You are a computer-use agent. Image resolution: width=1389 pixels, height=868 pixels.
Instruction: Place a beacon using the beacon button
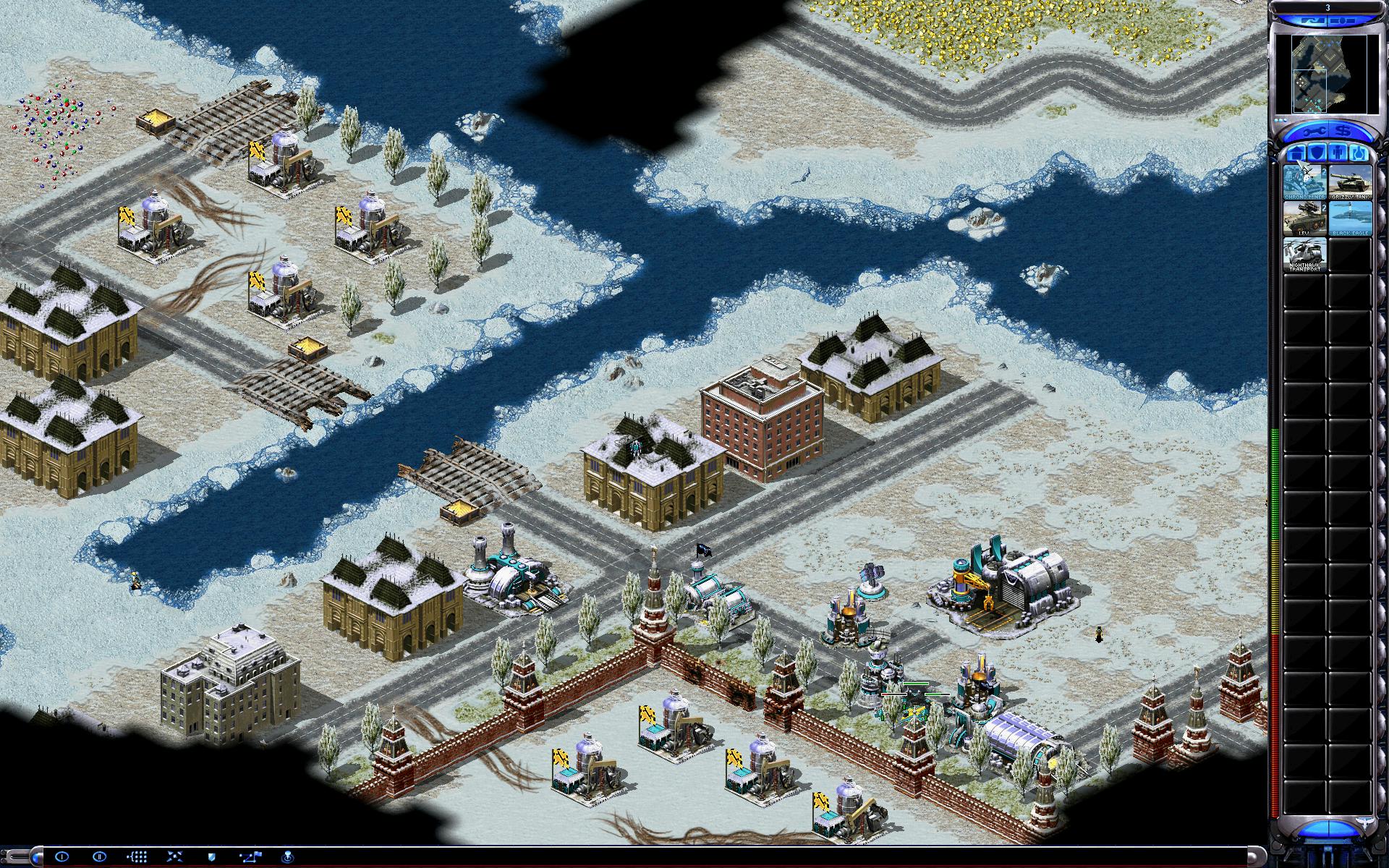point(287,856)
